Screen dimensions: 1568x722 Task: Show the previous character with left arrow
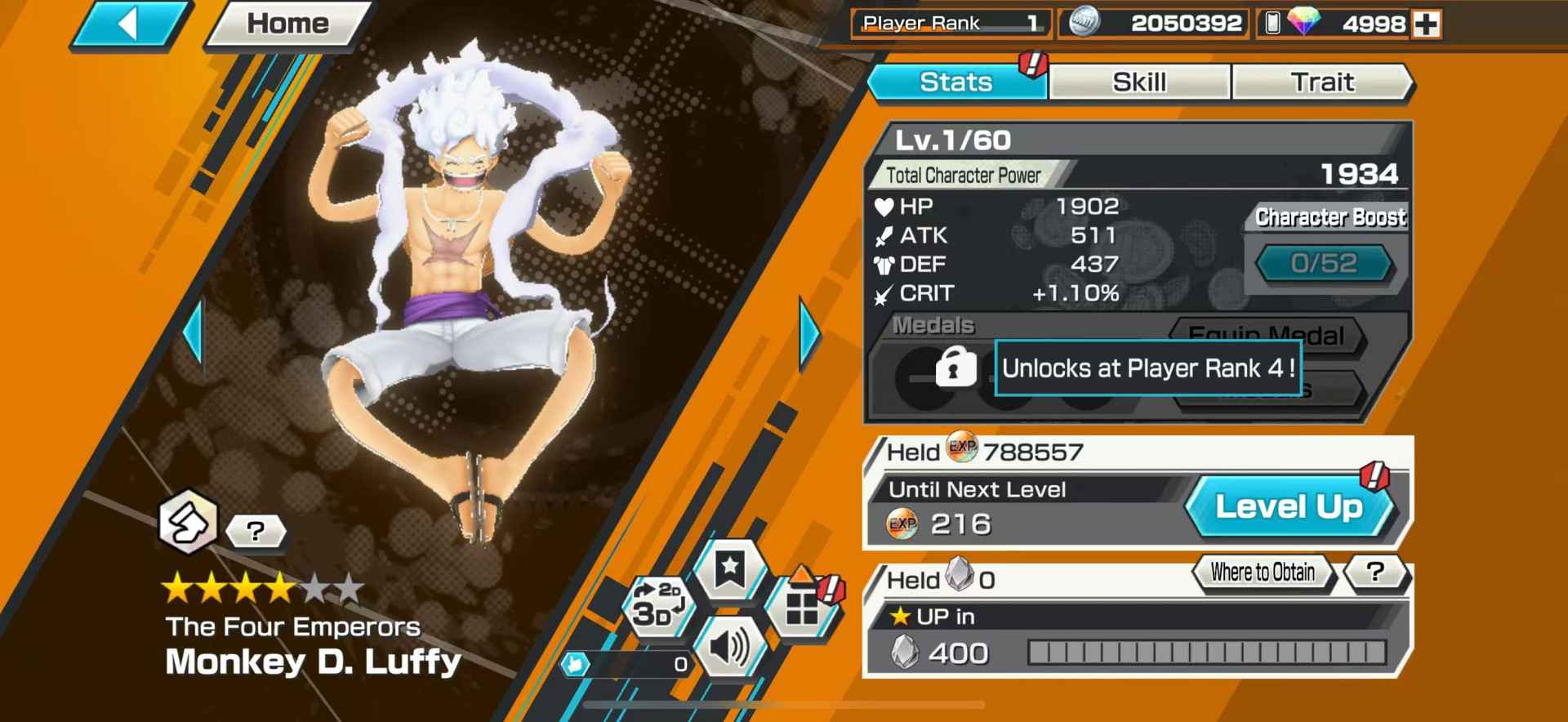tap(194, 333)
